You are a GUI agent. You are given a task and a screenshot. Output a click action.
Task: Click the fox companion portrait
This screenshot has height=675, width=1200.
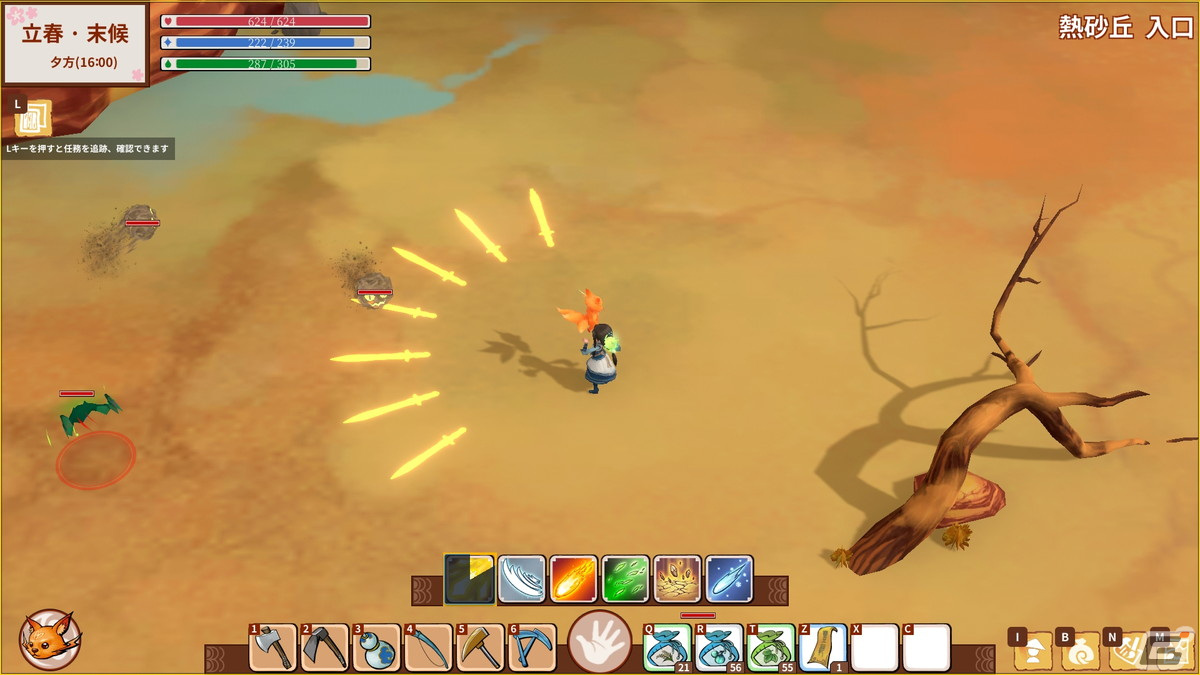(50, 640)
